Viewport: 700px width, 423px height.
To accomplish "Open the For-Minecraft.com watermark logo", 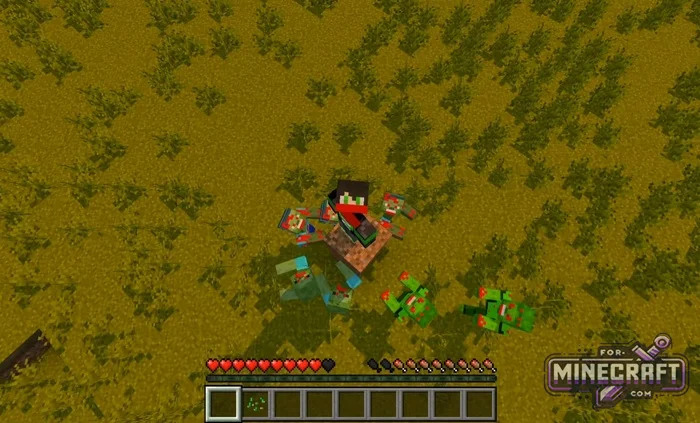I will (616, 371).
